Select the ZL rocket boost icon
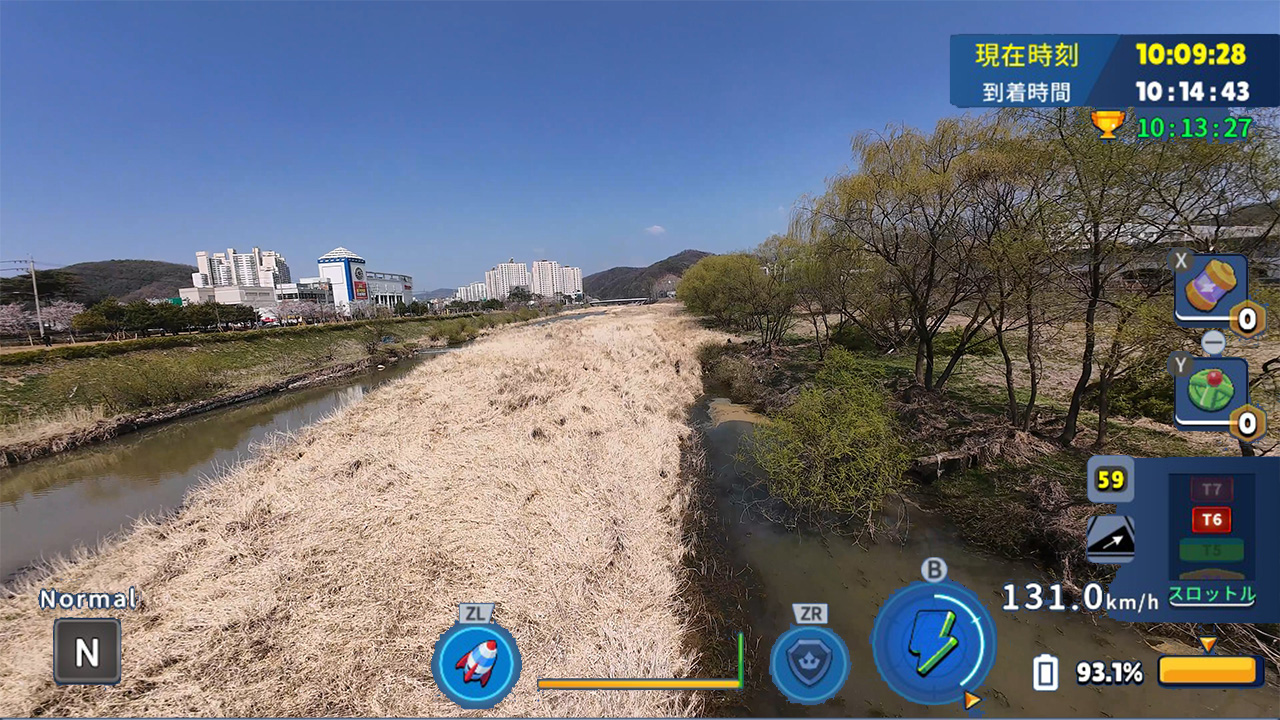The width and height of the screenshot is (1280, 720). (x=475, y=660)
